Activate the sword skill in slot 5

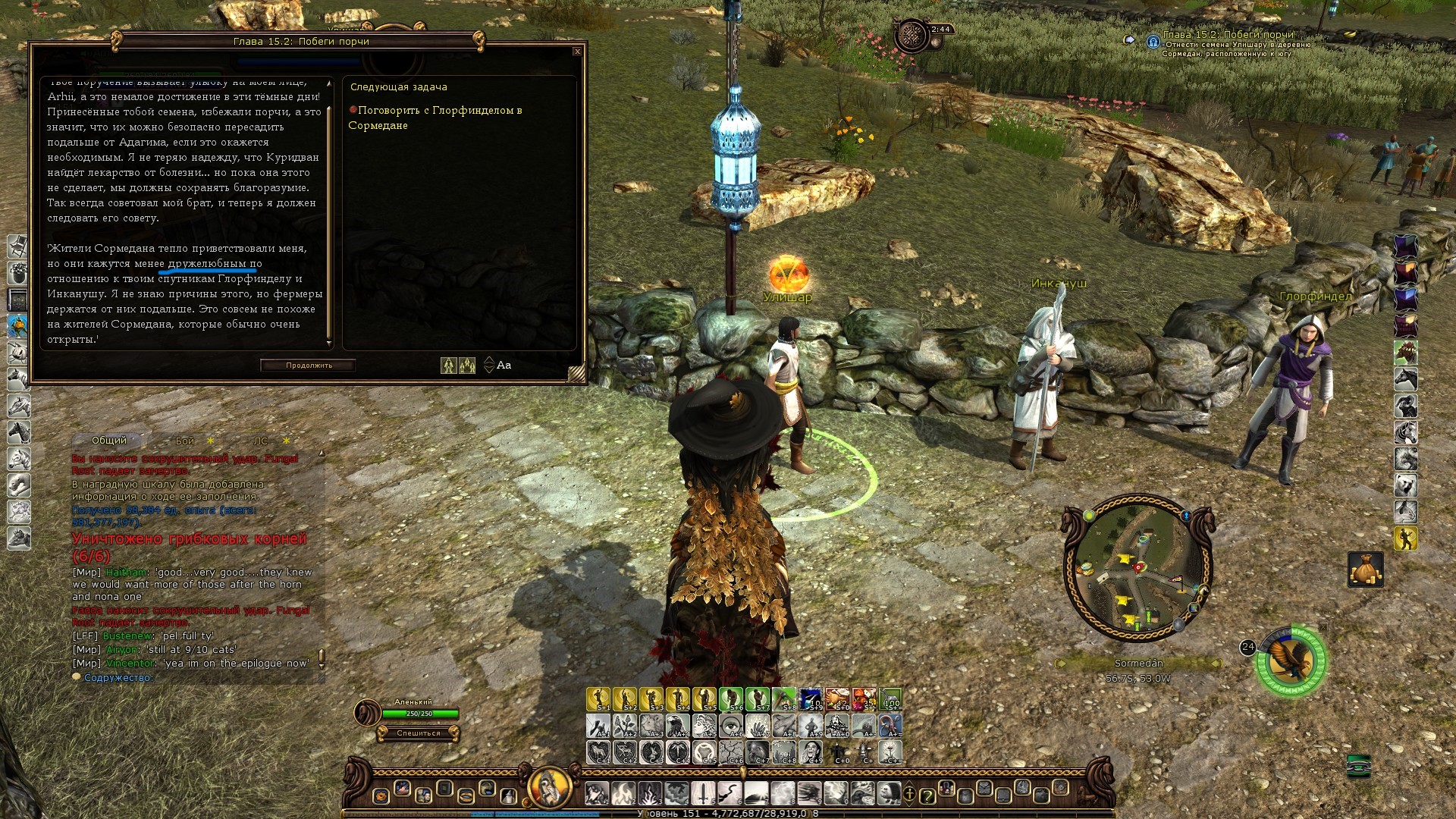click(703, 793)
